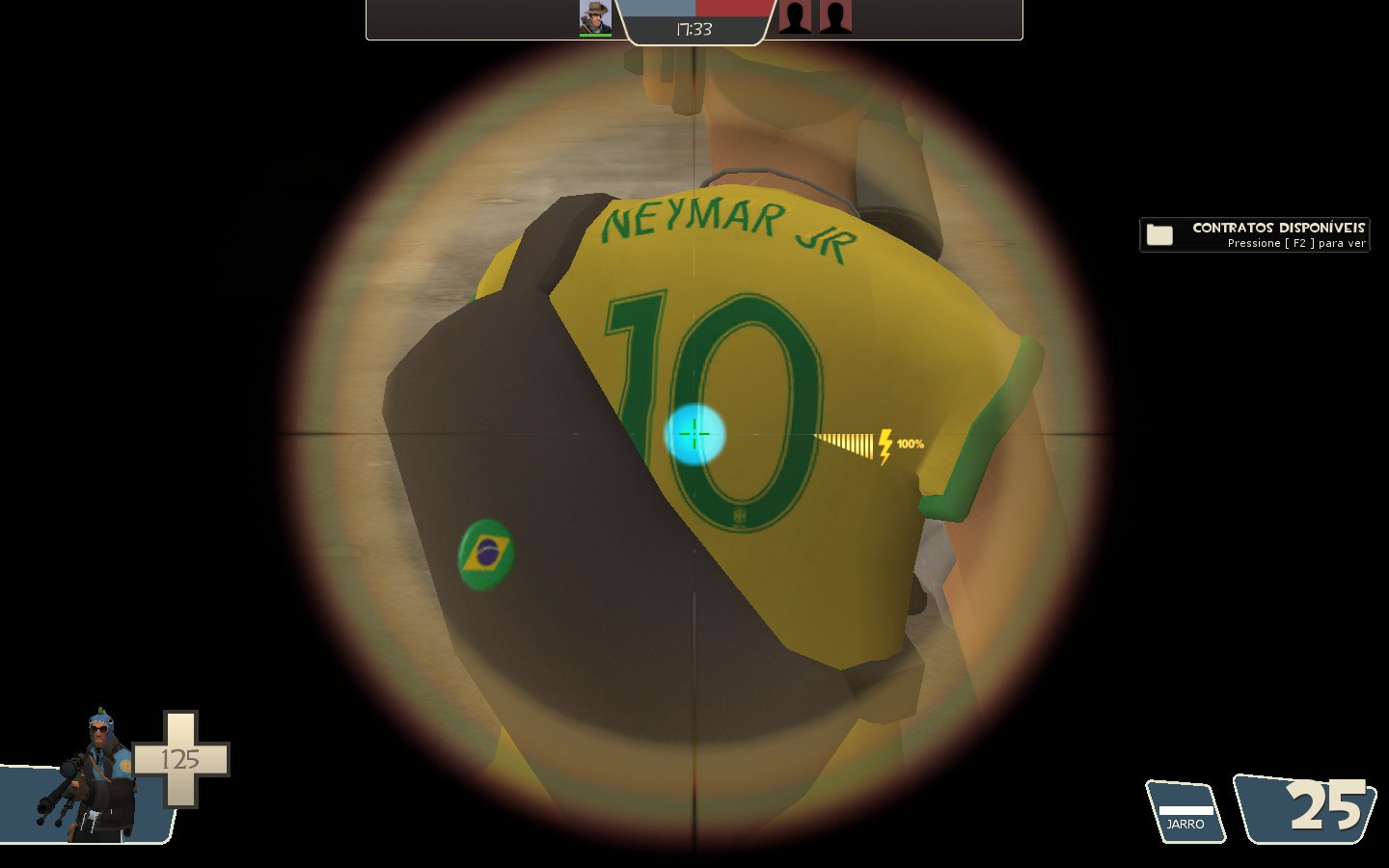
Task: Expand the match timer panel
Action: [694, 30]
